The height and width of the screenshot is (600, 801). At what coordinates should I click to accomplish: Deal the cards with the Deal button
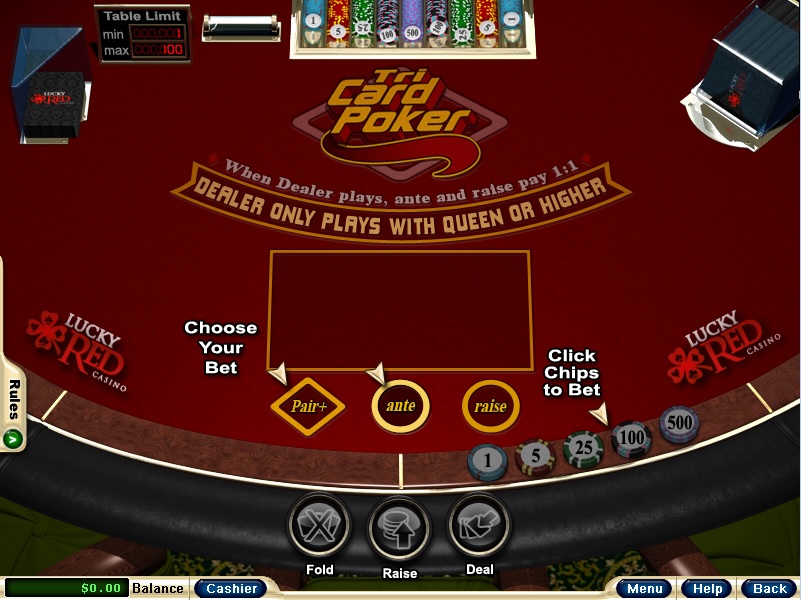[479, 526]
